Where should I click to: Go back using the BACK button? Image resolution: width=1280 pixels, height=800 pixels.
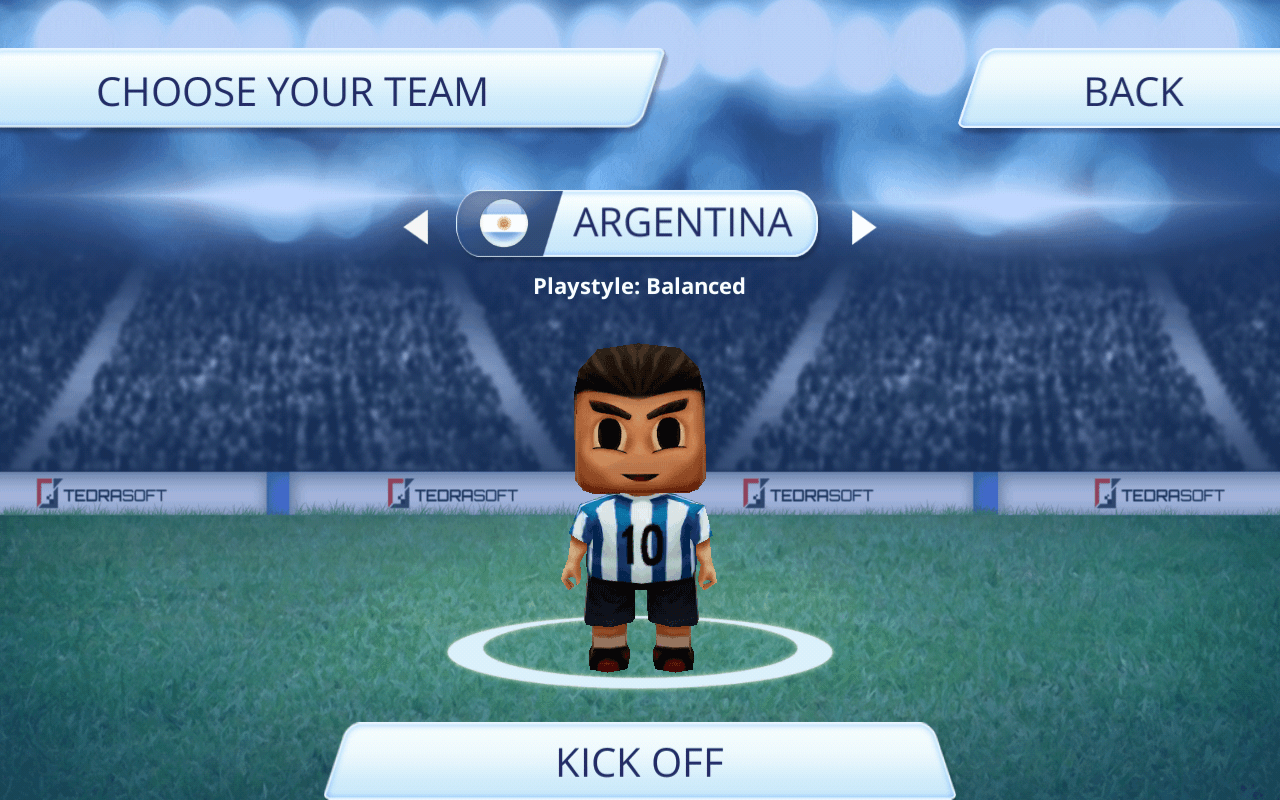(x=1131, y=91)
